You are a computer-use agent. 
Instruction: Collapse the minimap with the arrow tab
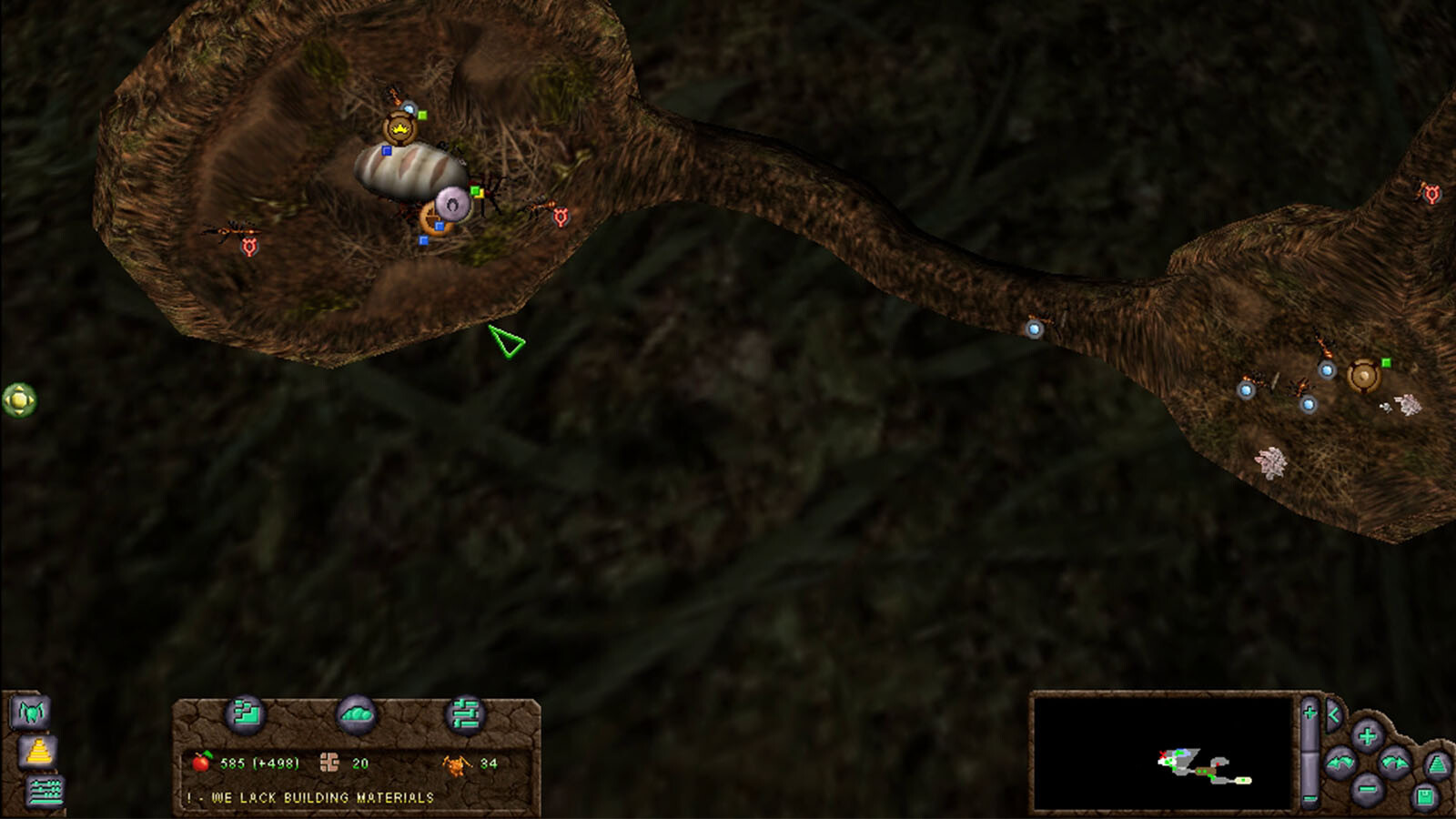[1333, 715]
